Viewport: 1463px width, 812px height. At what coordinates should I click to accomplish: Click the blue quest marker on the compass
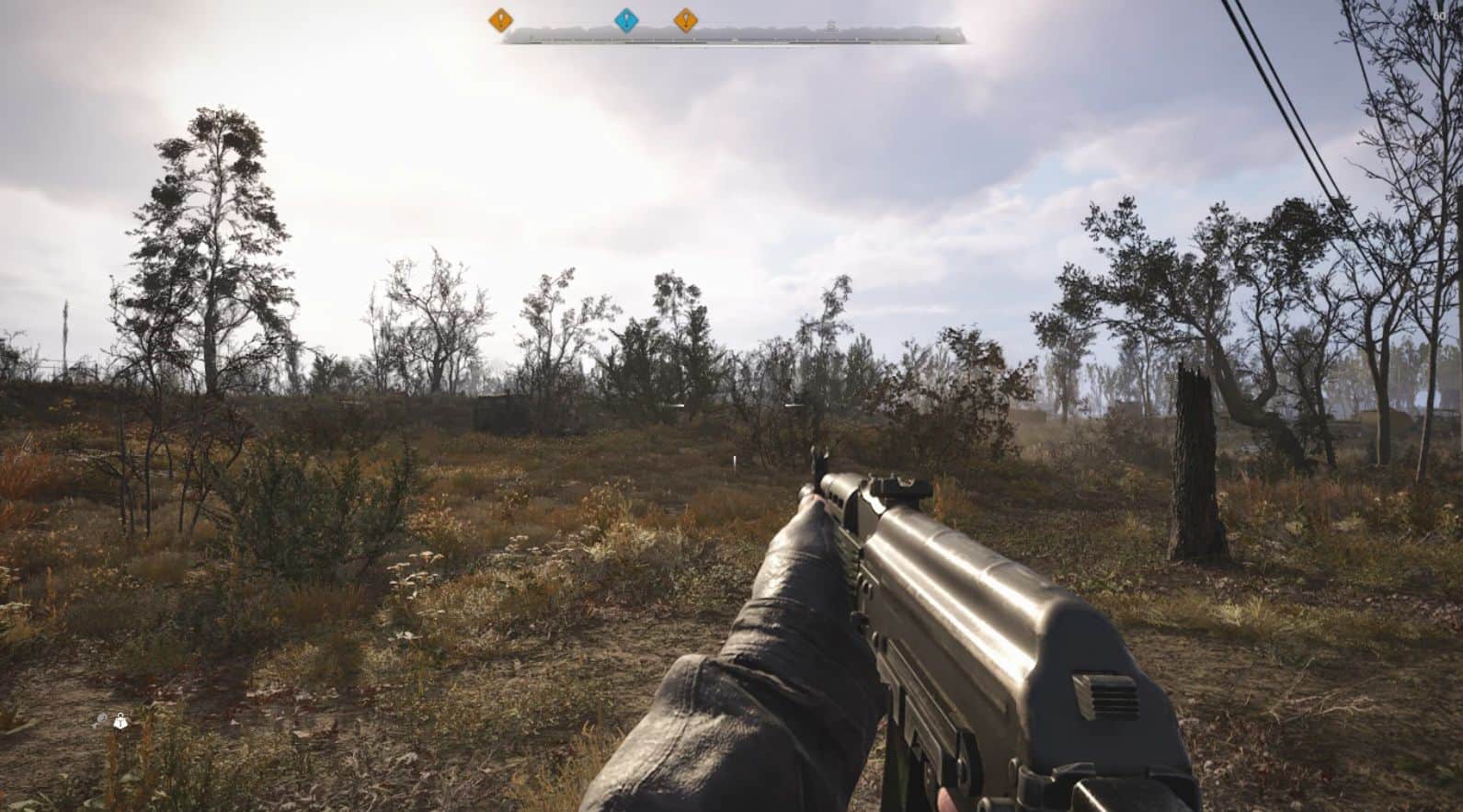(626, 20)
